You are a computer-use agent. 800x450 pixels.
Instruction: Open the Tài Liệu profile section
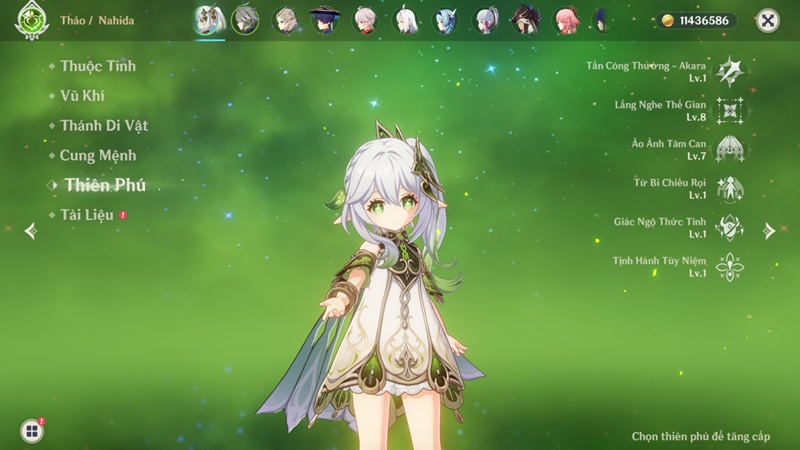point(86,215)
